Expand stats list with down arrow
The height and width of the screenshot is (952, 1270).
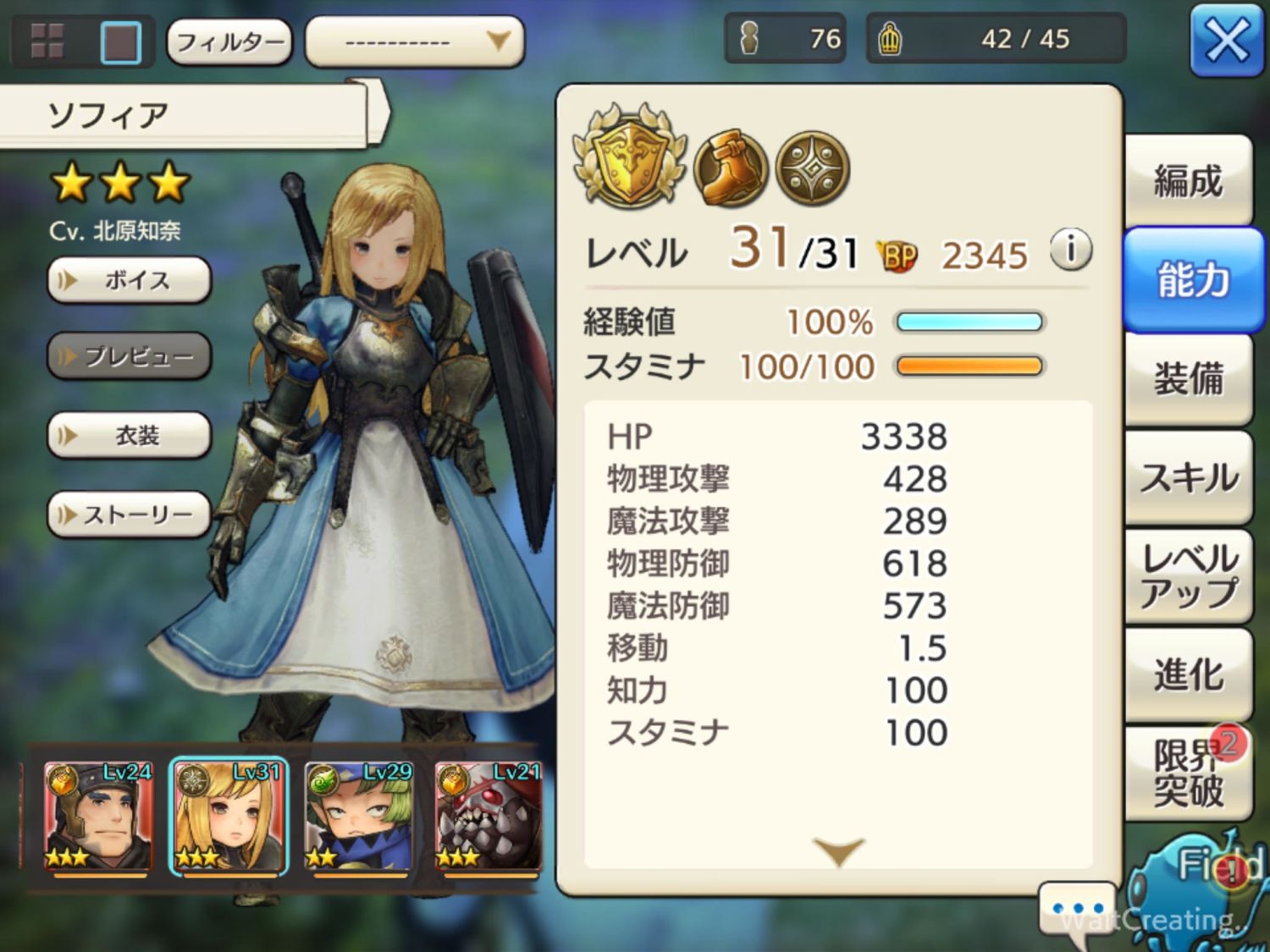(x=838, y=850)
